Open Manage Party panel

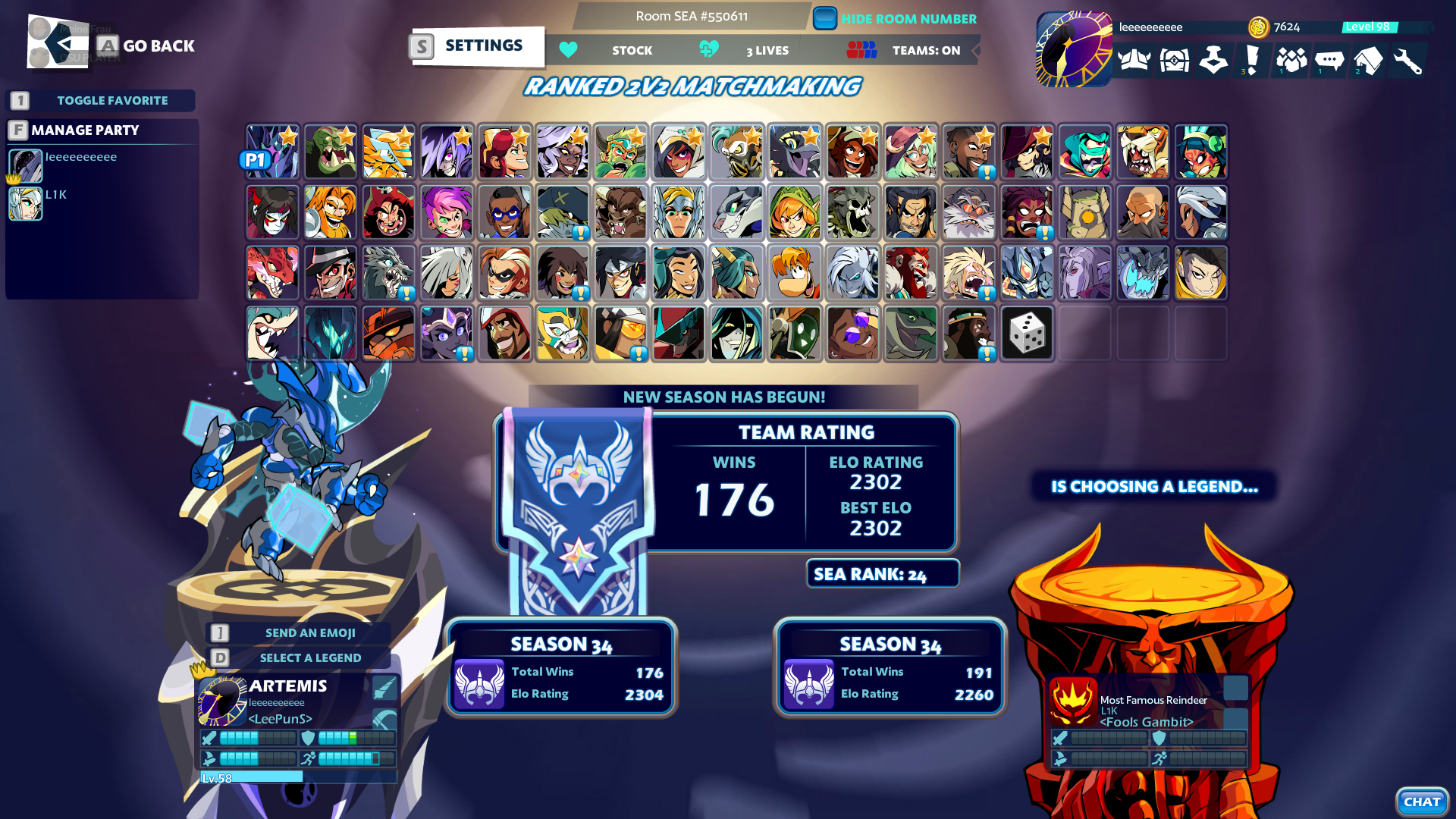click(83, 130)
